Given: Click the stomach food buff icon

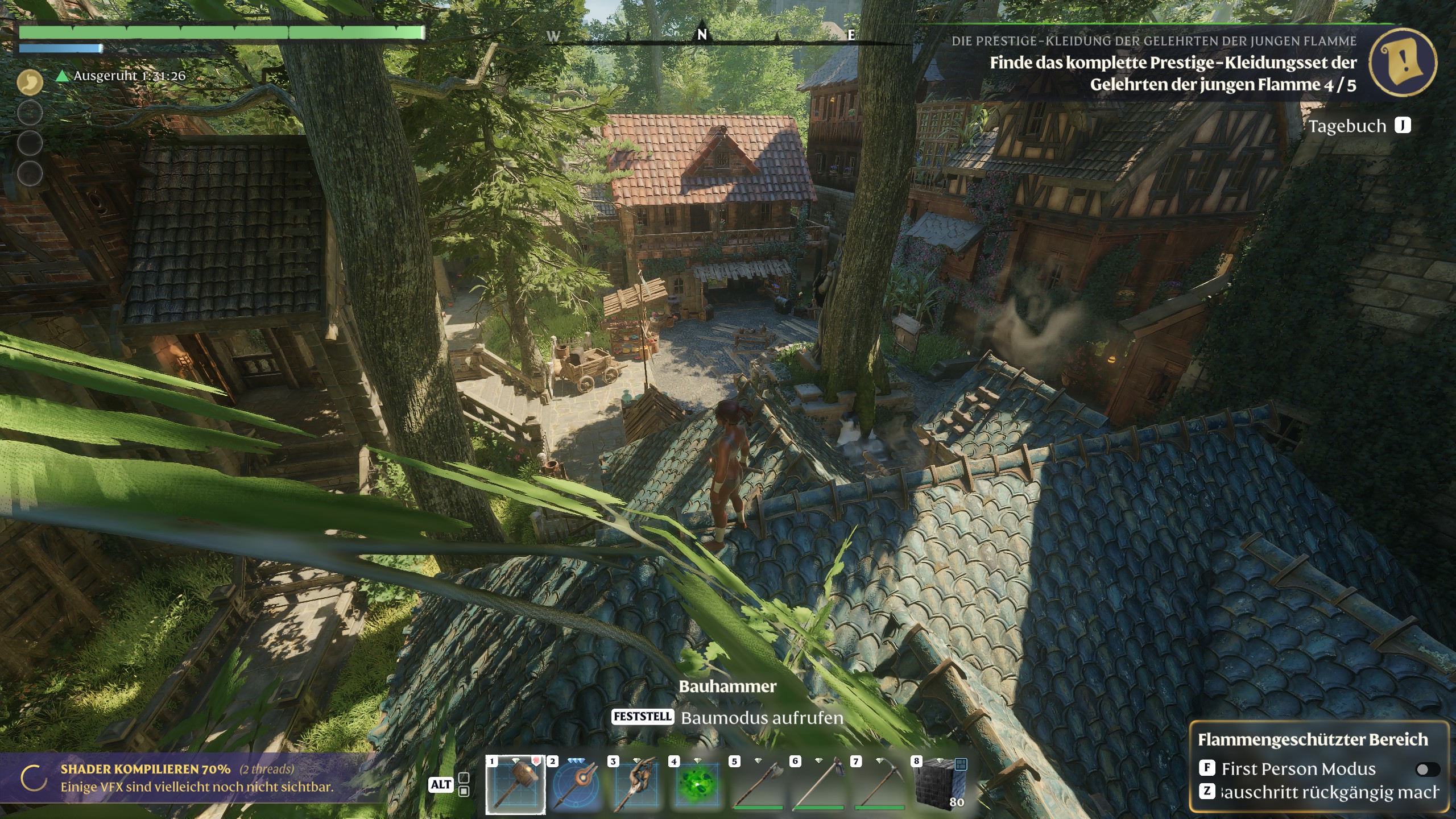Looking at the screenshot, I should [30, 82].
